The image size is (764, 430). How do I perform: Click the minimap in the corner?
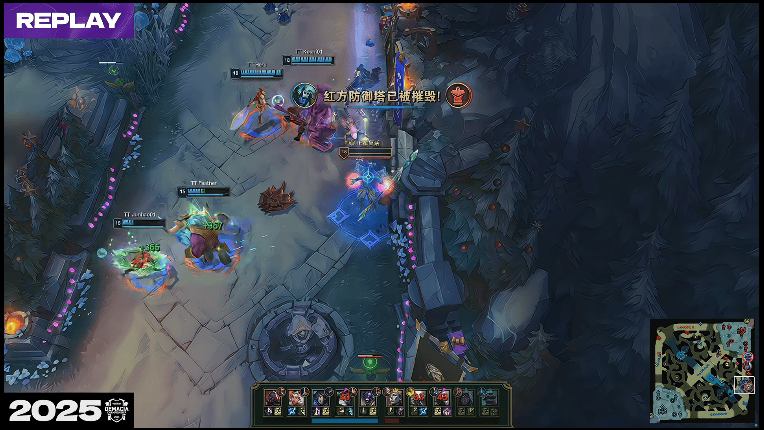[703, 370]
